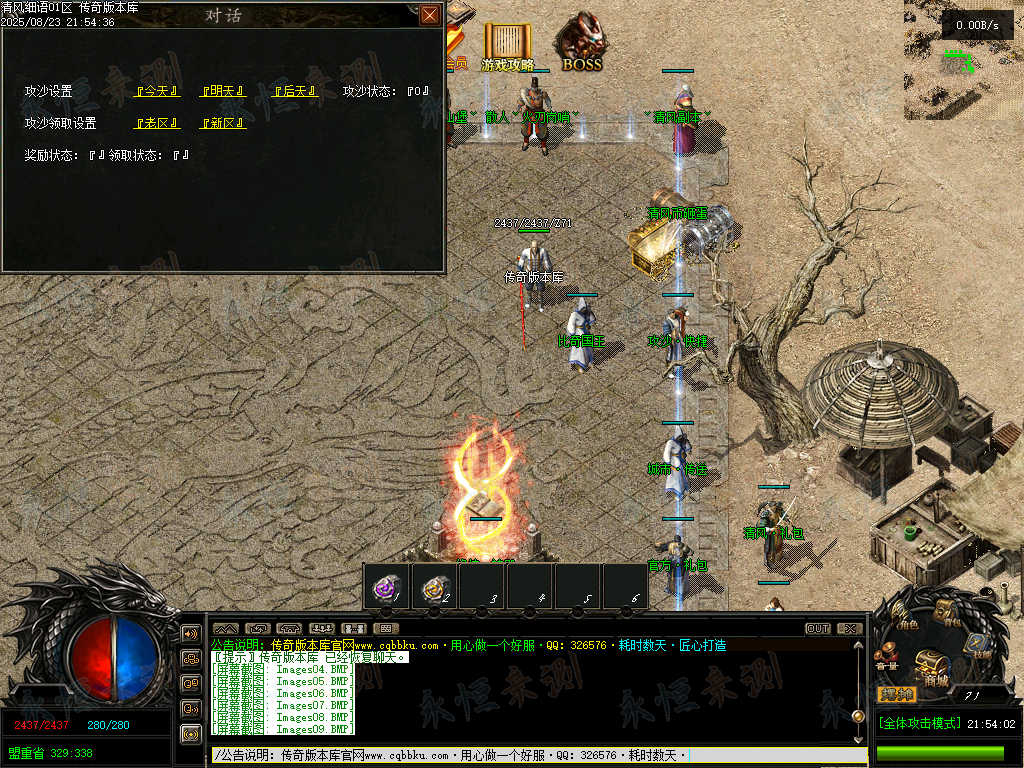
Task: Pick the 后天 siege option
Action: click(x=295, y=91)
